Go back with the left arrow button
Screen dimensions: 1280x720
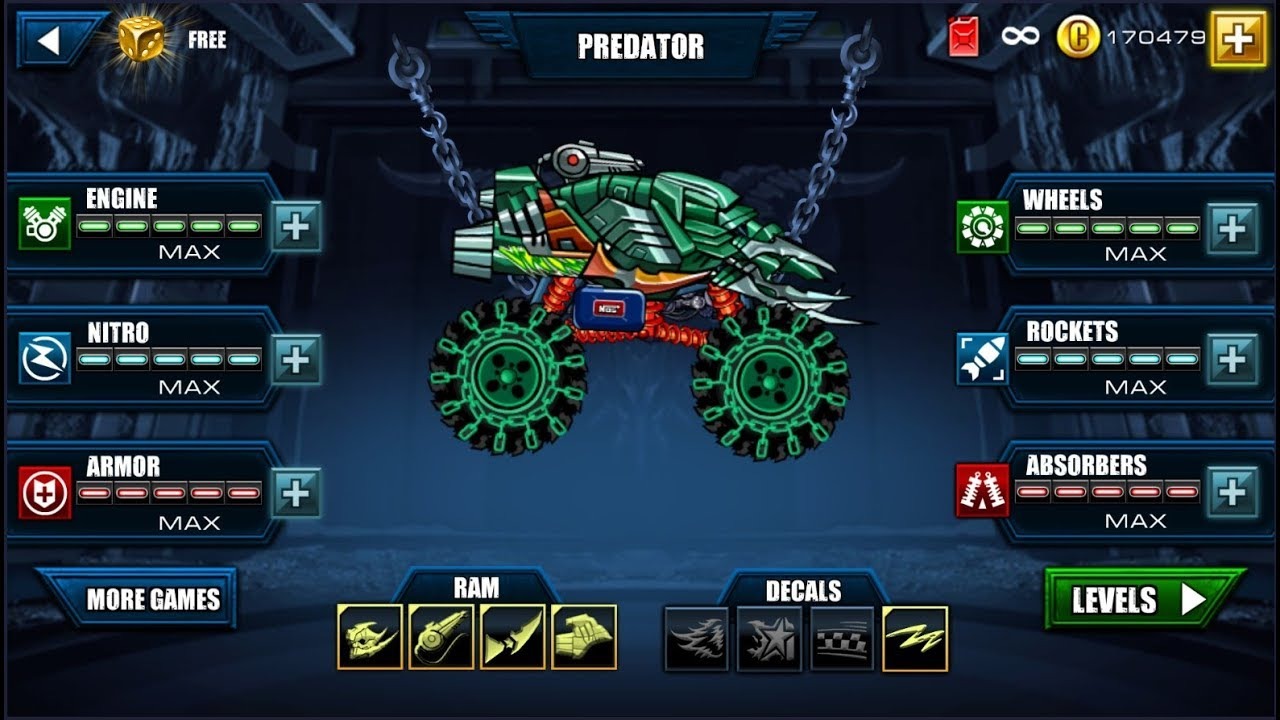(50, 40)
